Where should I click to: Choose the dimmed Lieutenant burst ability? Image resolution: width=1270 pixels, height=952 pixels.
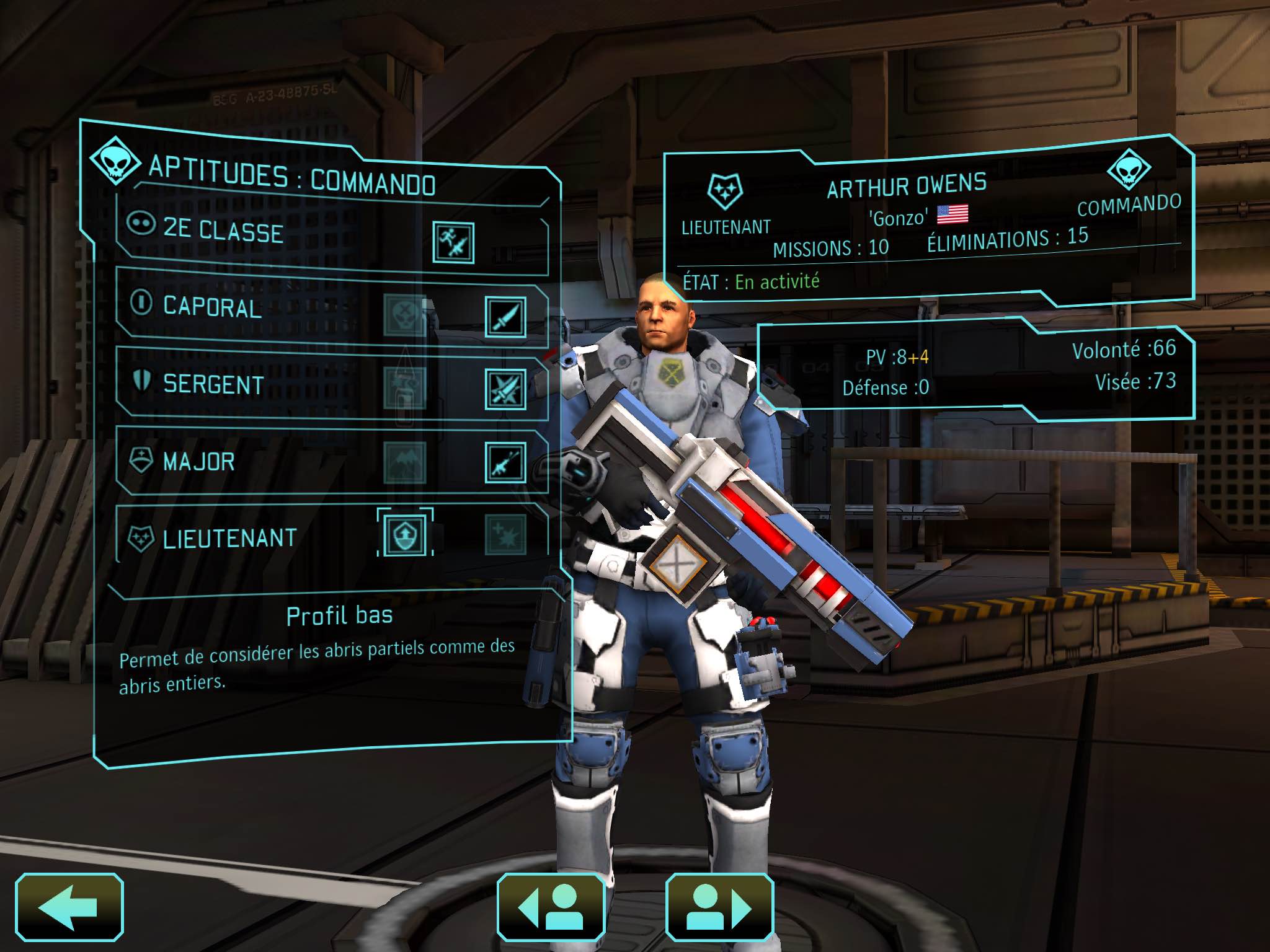[505, 534]
